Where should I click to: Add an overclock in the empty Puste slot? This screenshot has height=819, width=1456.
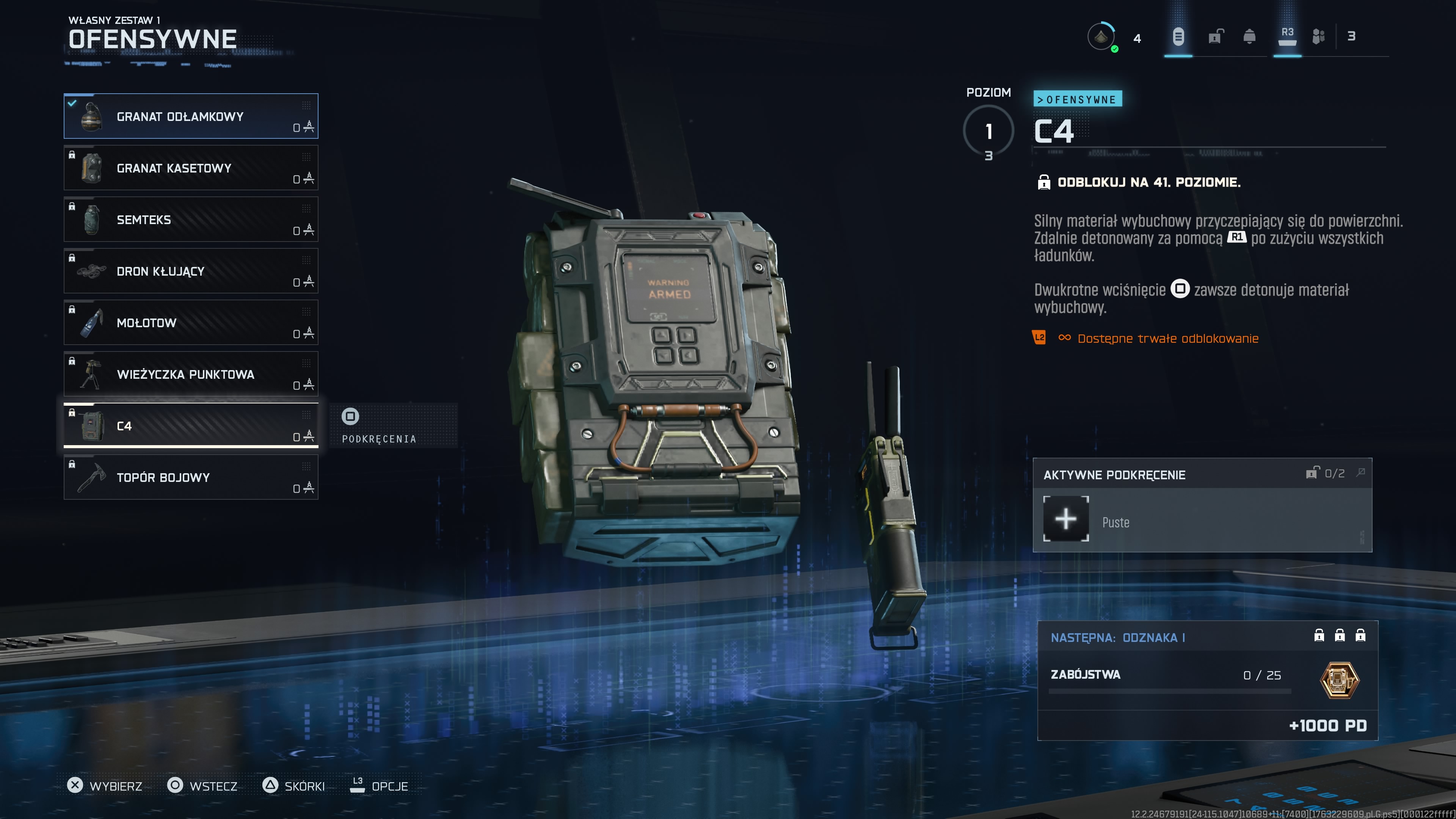click(x=1065, y=519)
